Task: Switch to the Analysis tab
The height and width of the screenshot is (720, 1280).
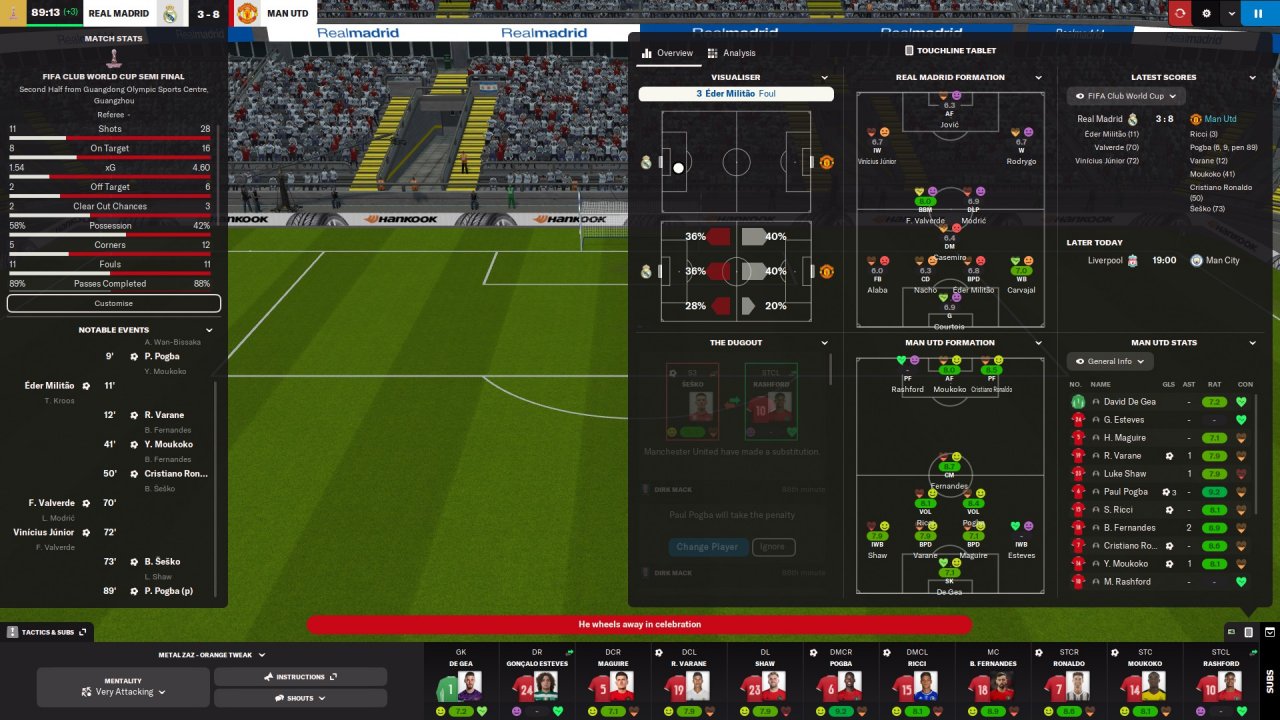Action: [732, 53]
